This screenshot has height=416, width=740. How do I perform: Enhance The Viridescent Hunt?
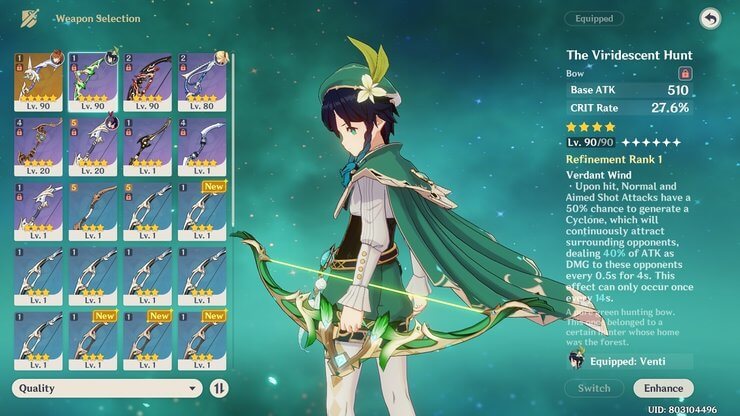tap(664, 388)
